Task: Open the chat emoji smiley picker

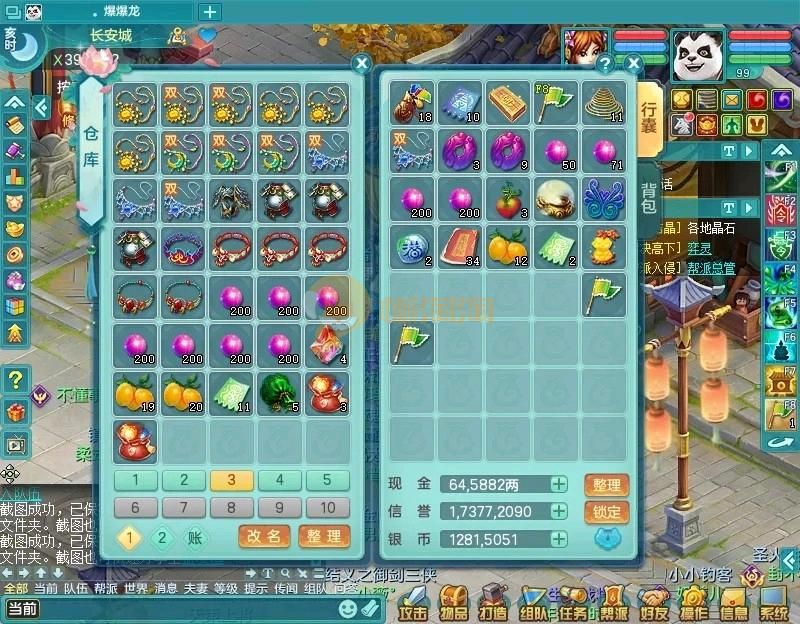Action: (347, 607)
